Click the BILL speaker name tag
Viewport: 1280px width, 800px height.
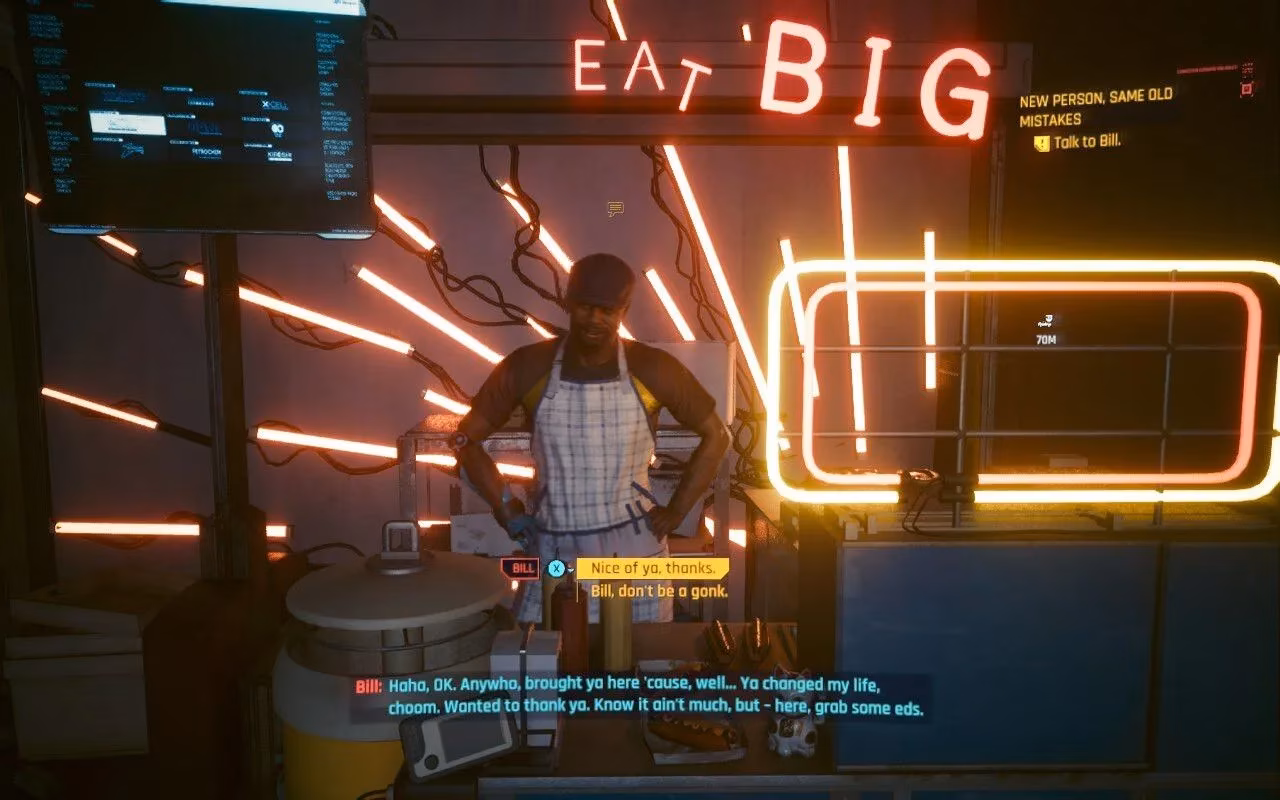coord(522,569)
